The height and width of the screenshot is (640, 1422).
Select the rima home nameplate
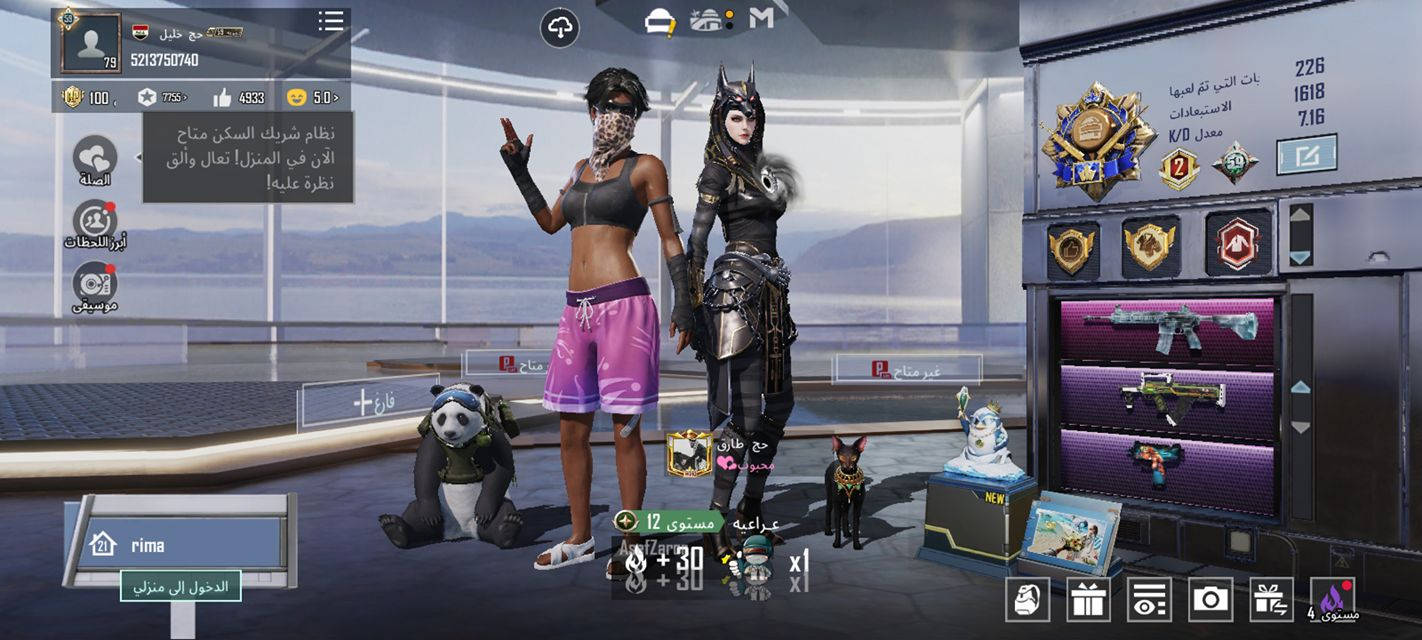click(180, 545)
